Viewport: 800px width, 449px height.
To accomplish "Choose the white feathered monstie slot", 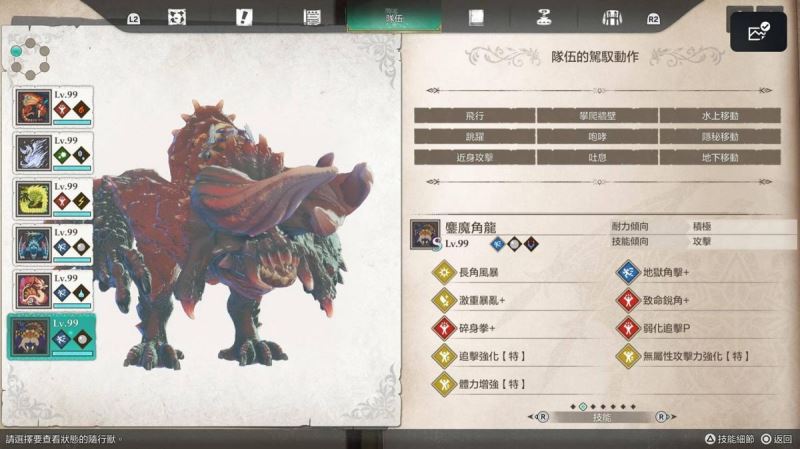I will [x=52, y=153].
